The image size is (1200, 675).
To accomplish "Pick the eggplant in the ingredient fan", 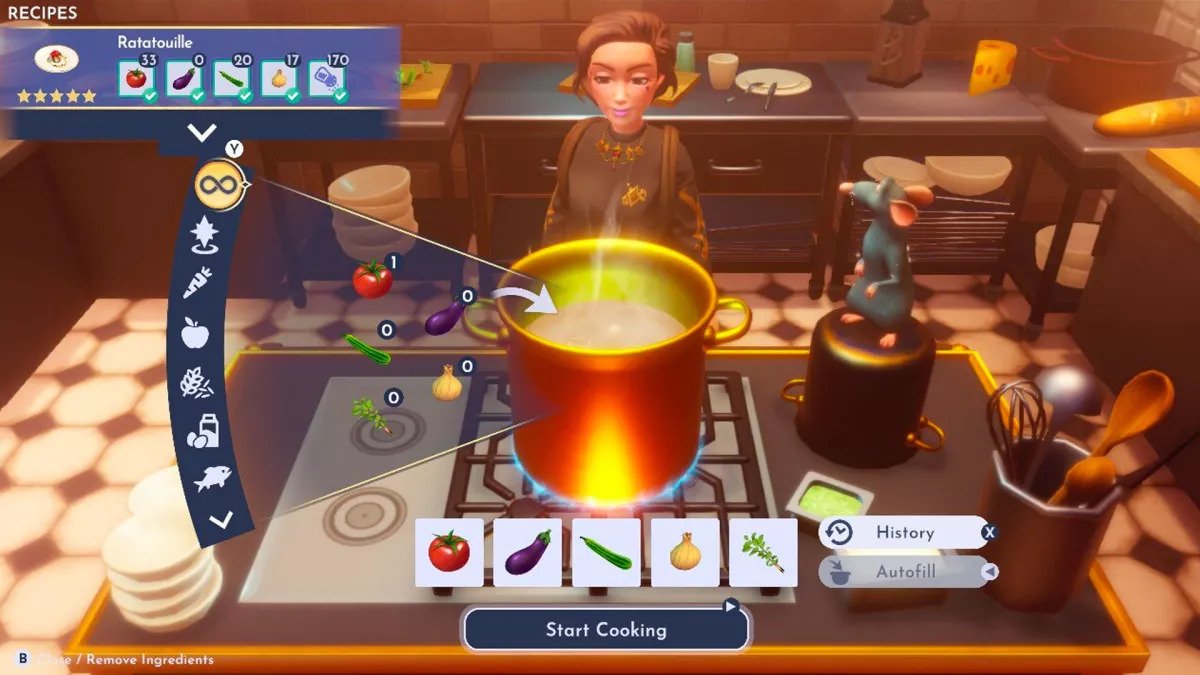I will click(444, 318).
